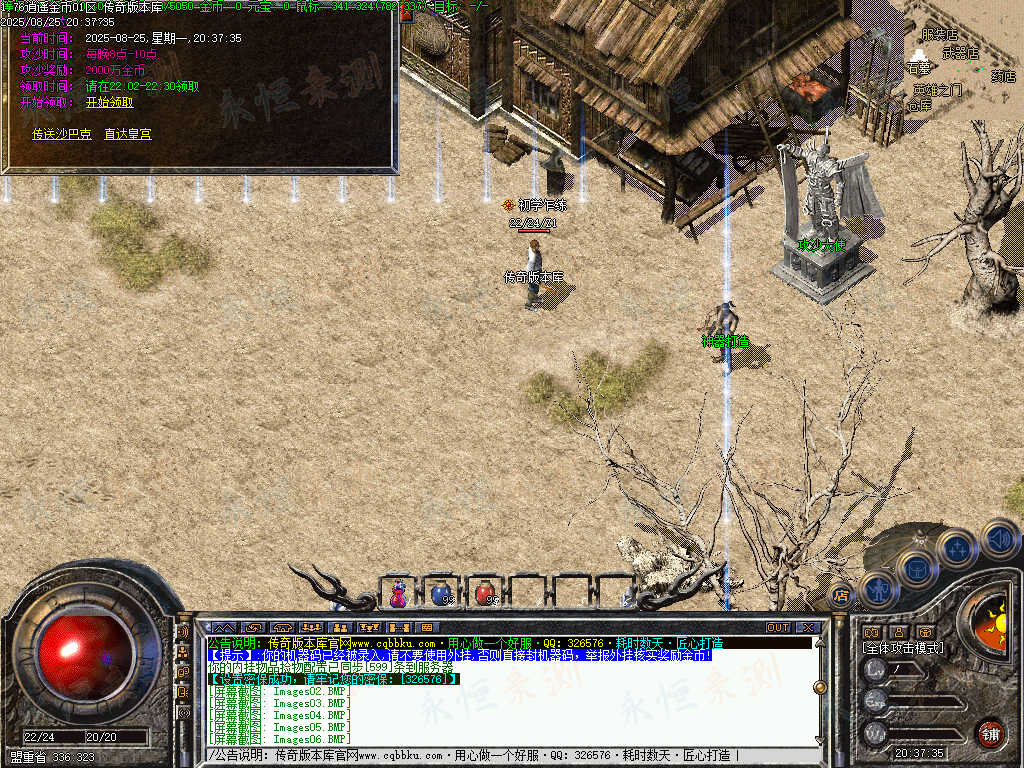This screenshot has height=768, width=1024.
Task: Switch the 全体攻击模式 attack mode label
Action: [x=903, y=648]
